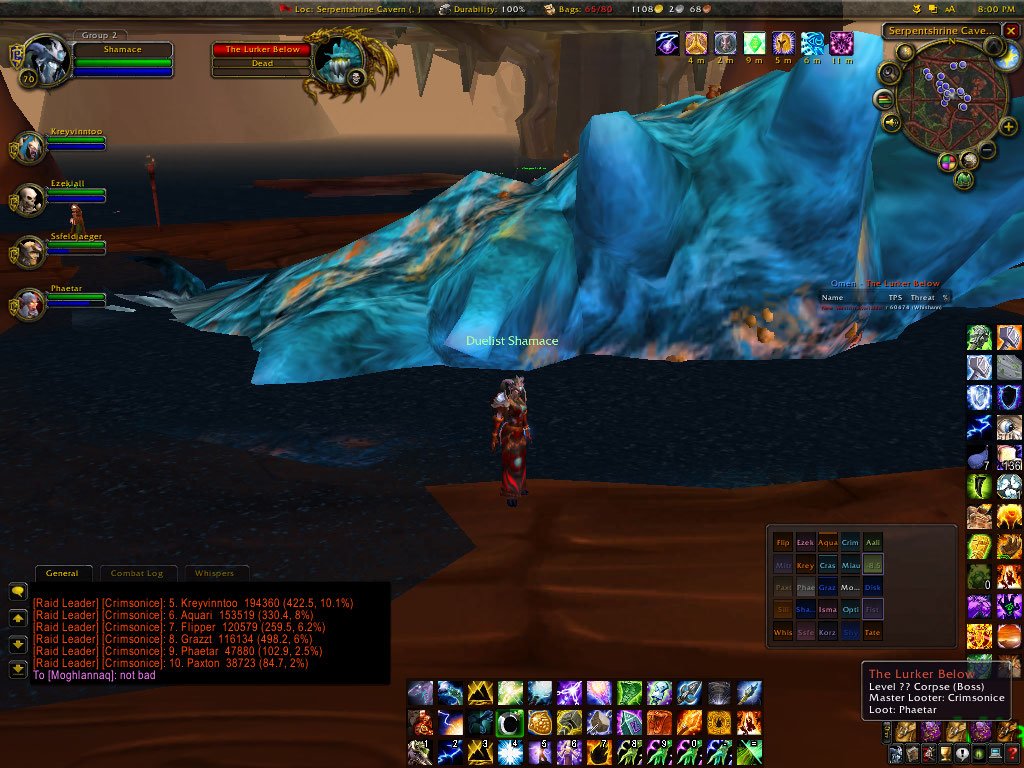This screenshot has height=768, width=1024.
Task: Click the red question mark help button
Action: (1012, 754)
